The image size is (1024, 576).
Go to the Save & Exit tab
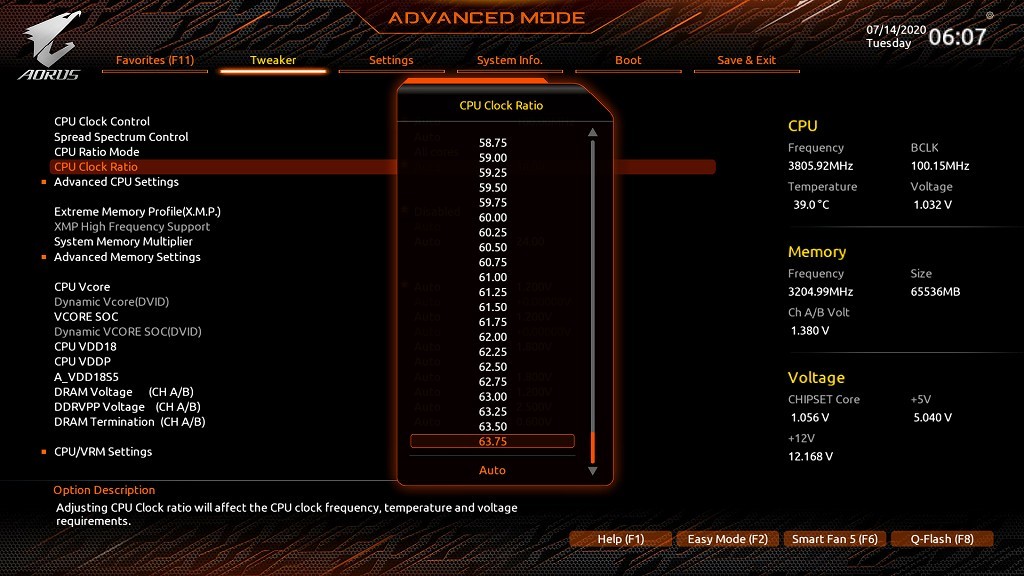[x=746, y=60]
